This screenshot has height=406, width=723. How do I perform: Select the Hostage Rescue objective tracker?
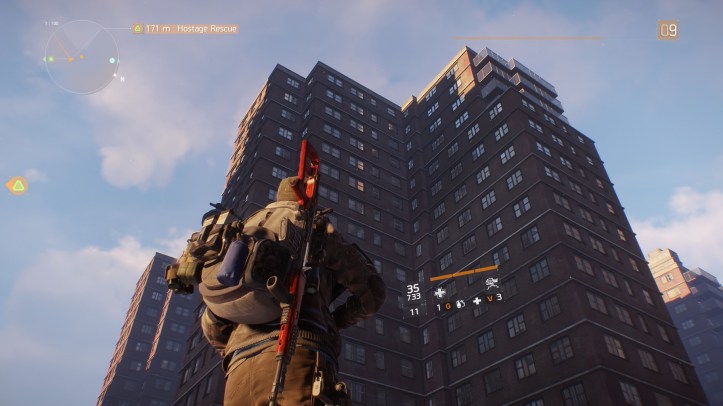pos(185,29)
